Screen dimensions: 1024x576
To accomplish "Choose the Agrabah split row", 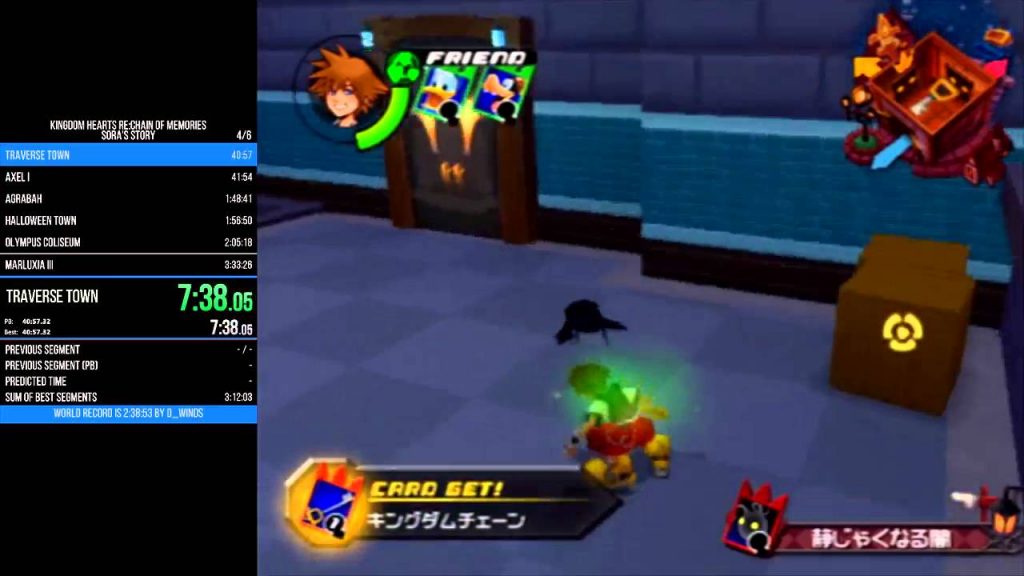I will coord(128,199).
